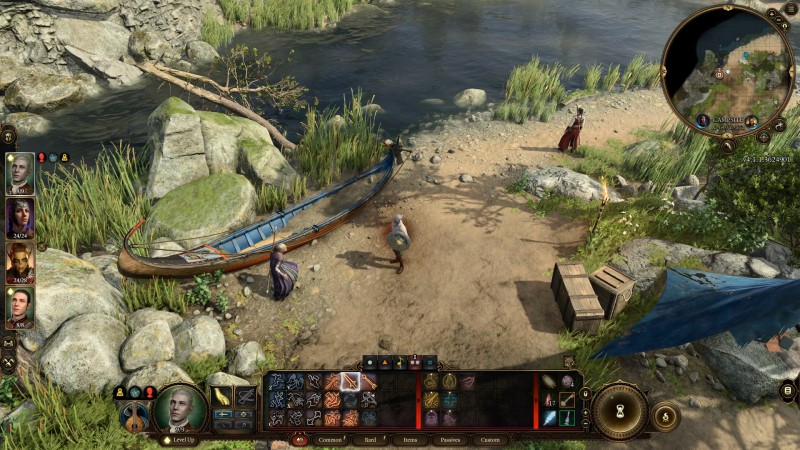Select the highlighted ability in hotbar
The image size is (800, 450).
pyautogui.click(x=350, y=381)
